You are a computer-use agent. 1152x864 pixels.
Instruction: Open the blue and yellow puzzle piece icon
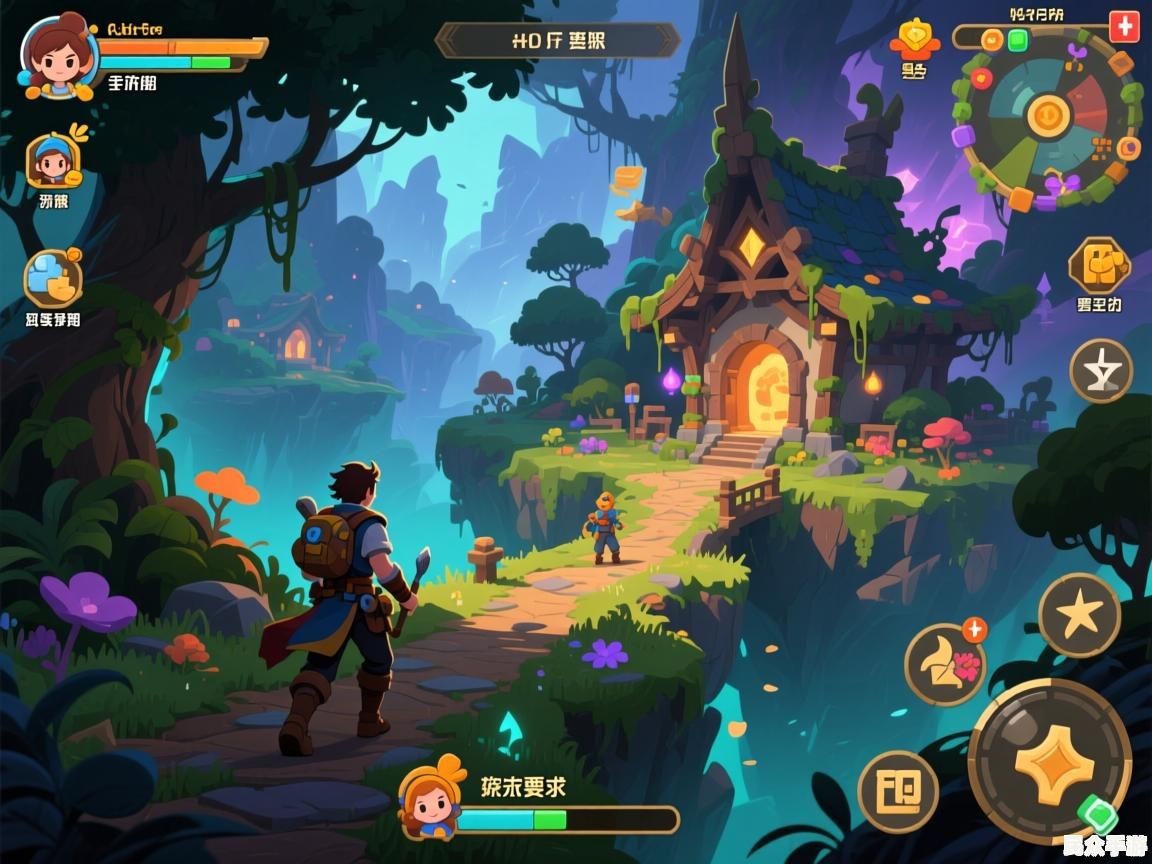53,278
